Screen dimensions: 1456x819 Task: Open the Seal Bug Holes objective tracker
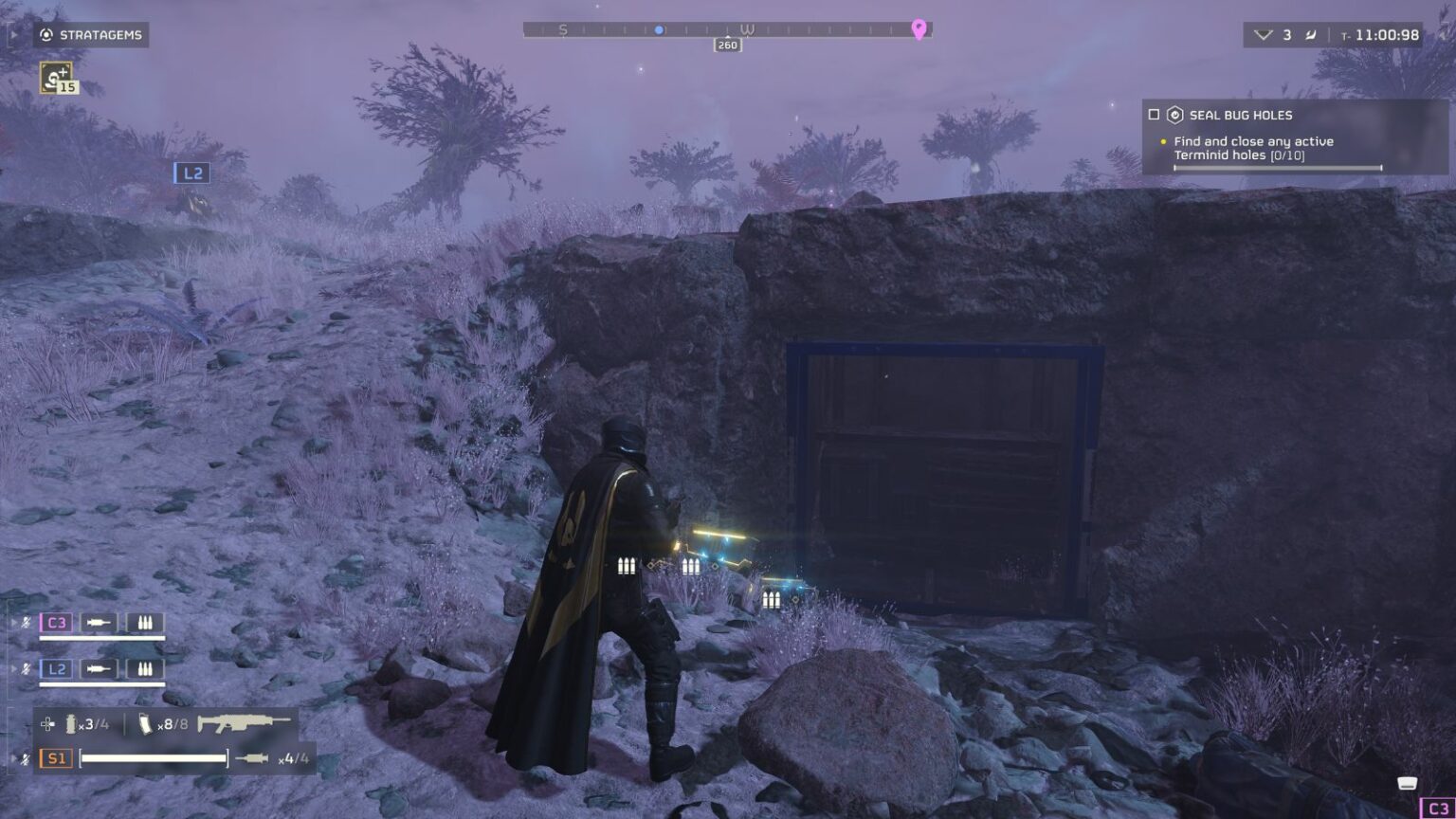[1241, 115]
